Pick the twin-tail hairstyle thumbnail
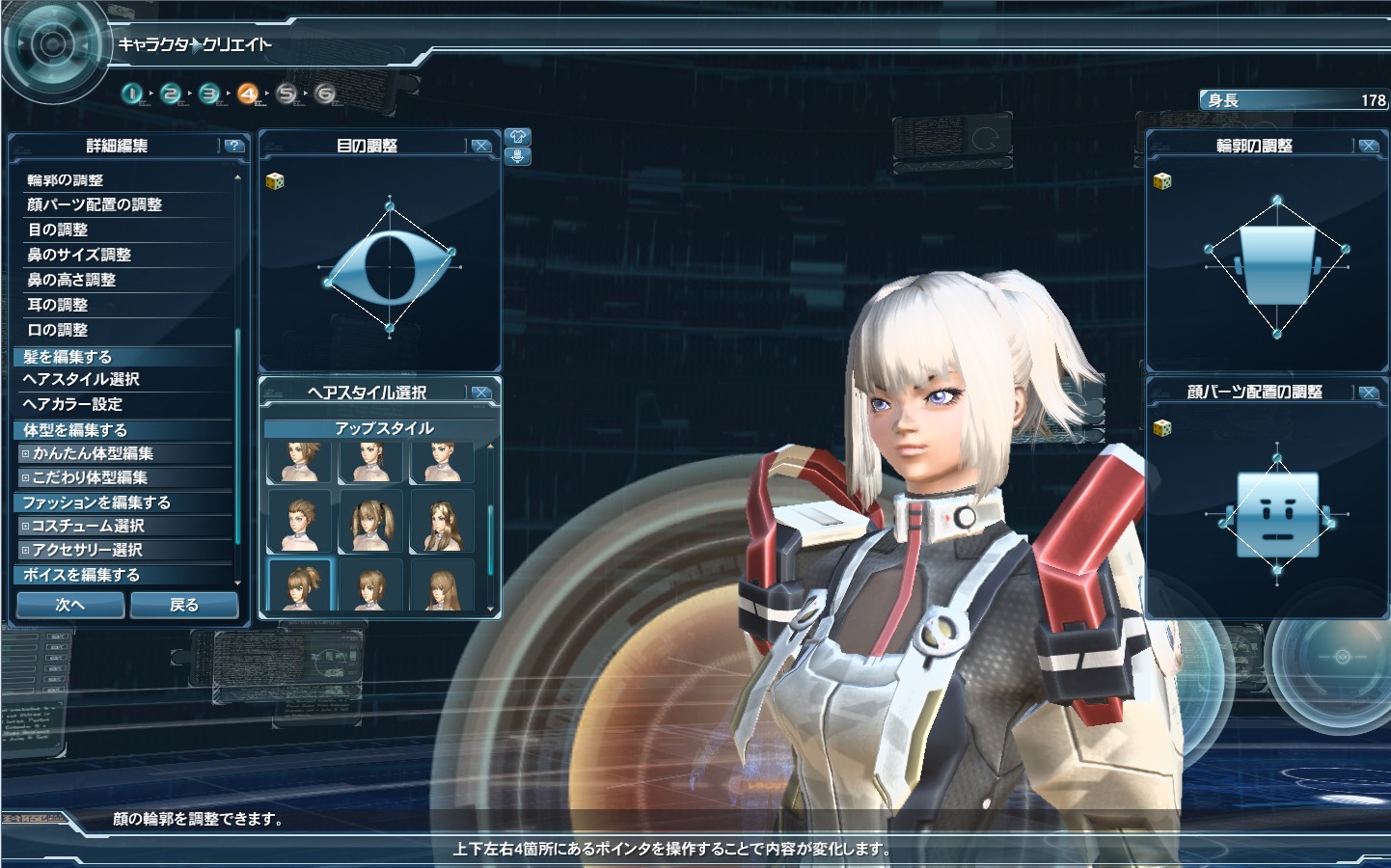This screenshot has height=868, width=1391. pos(371,521)
